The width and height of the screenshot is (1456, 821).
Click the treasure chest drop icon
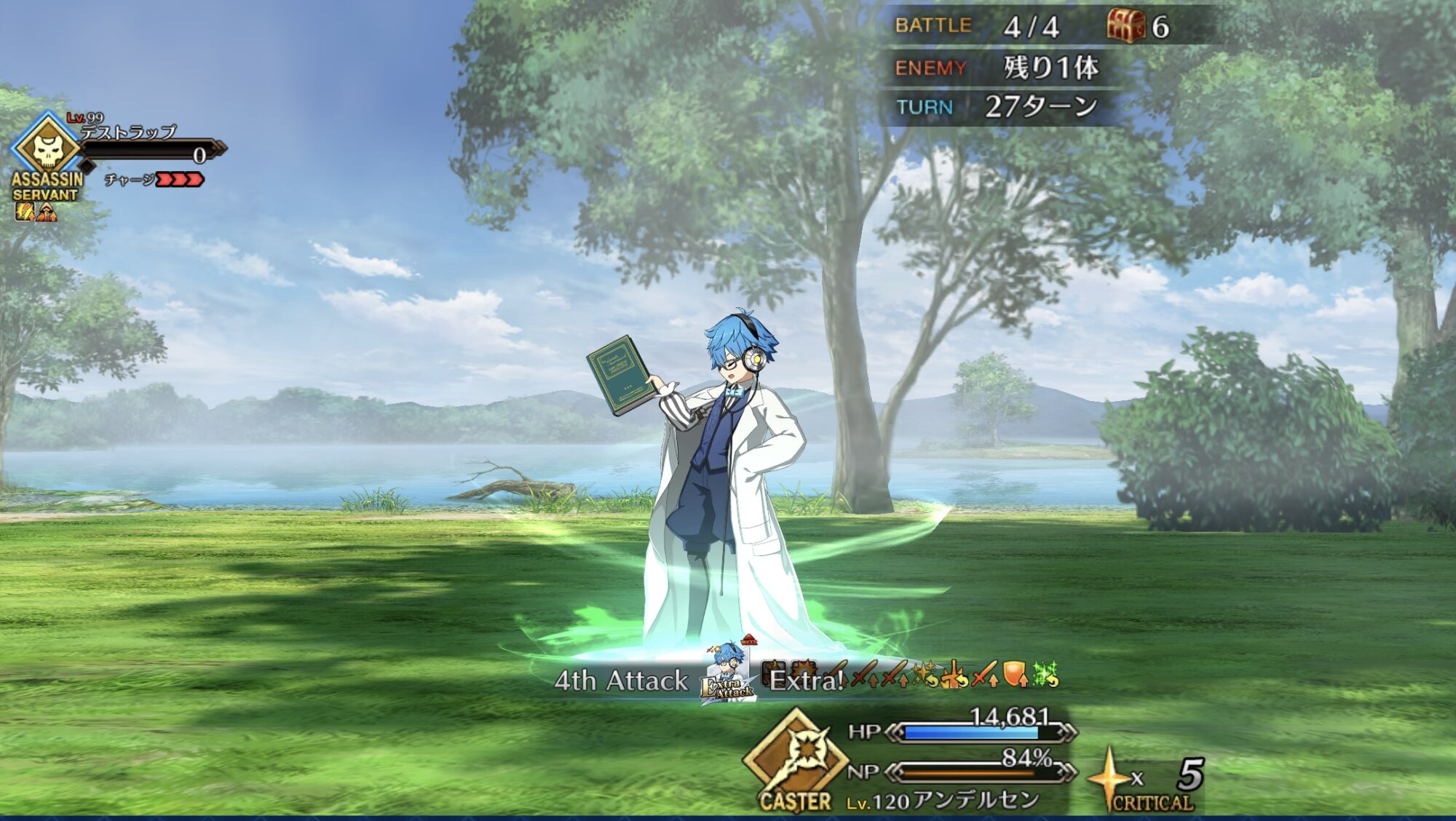(x=1125, y=26)
